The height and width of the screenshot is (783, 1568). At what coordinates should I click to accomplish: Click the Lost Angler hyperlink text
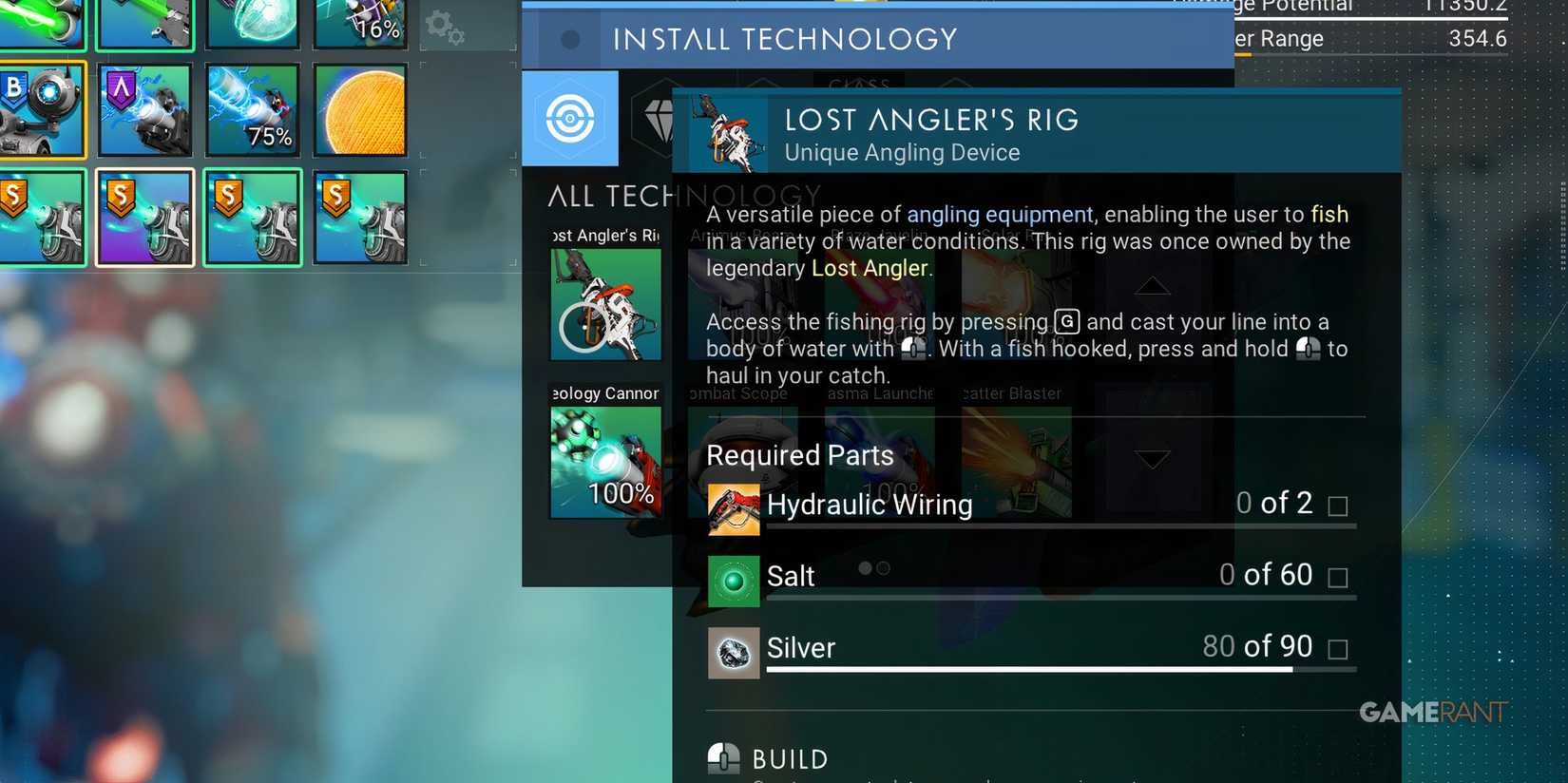[870, 268]
